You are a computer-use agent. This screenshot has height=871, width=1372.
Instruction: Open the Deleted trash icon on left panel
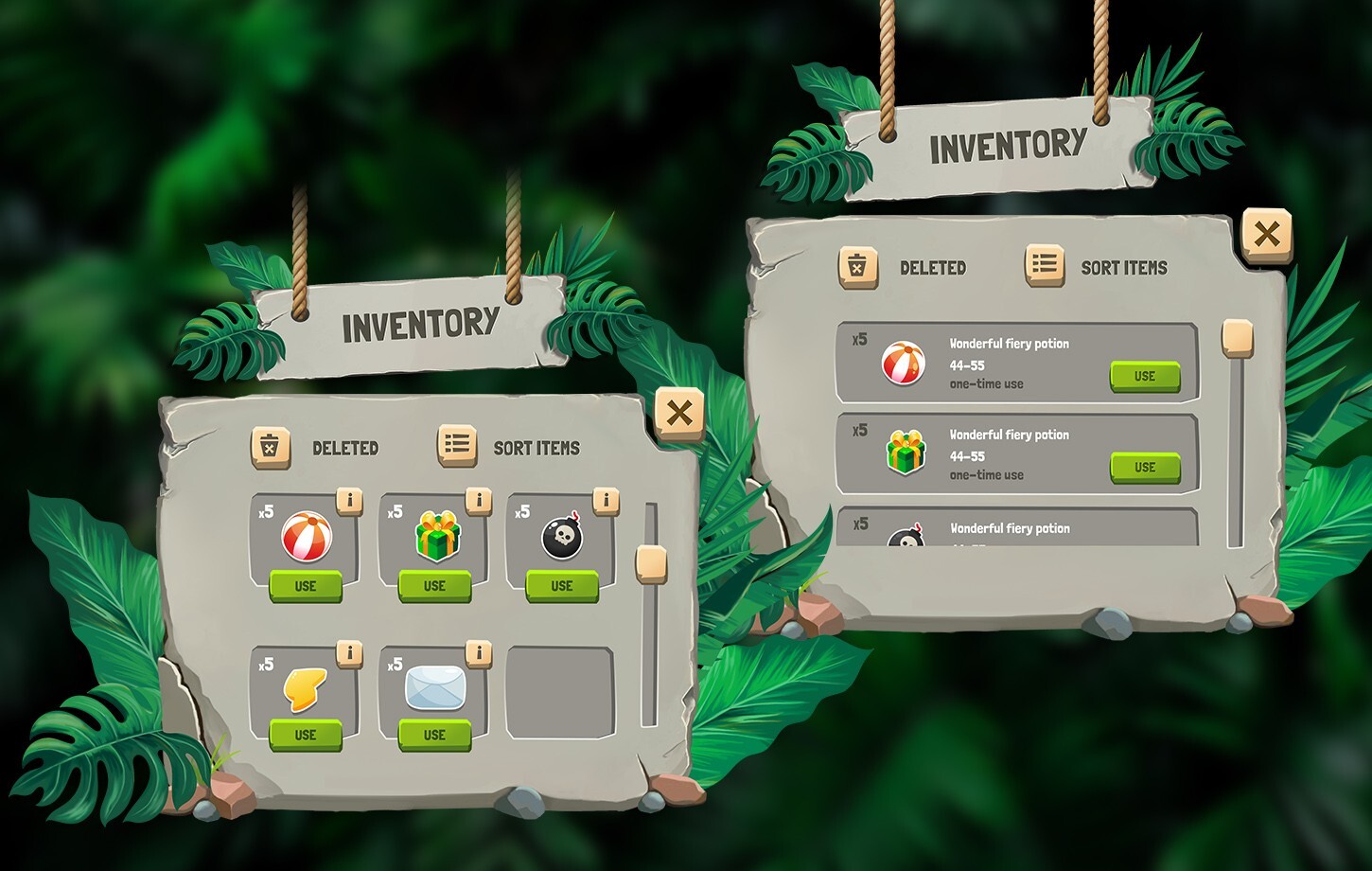click(272, 445)
